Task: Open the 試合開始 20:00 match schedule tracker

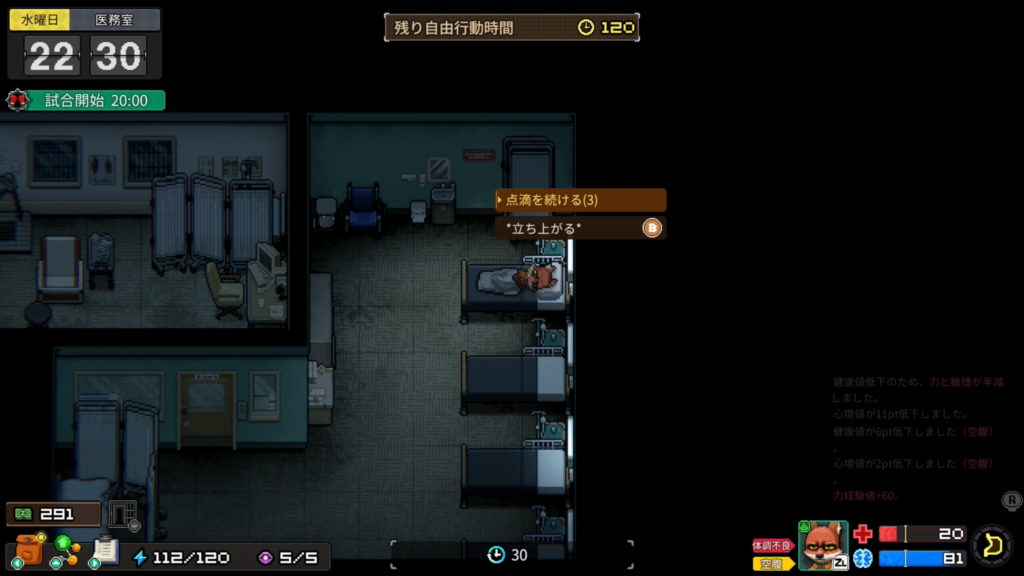Action: click(x=85, y=100)
